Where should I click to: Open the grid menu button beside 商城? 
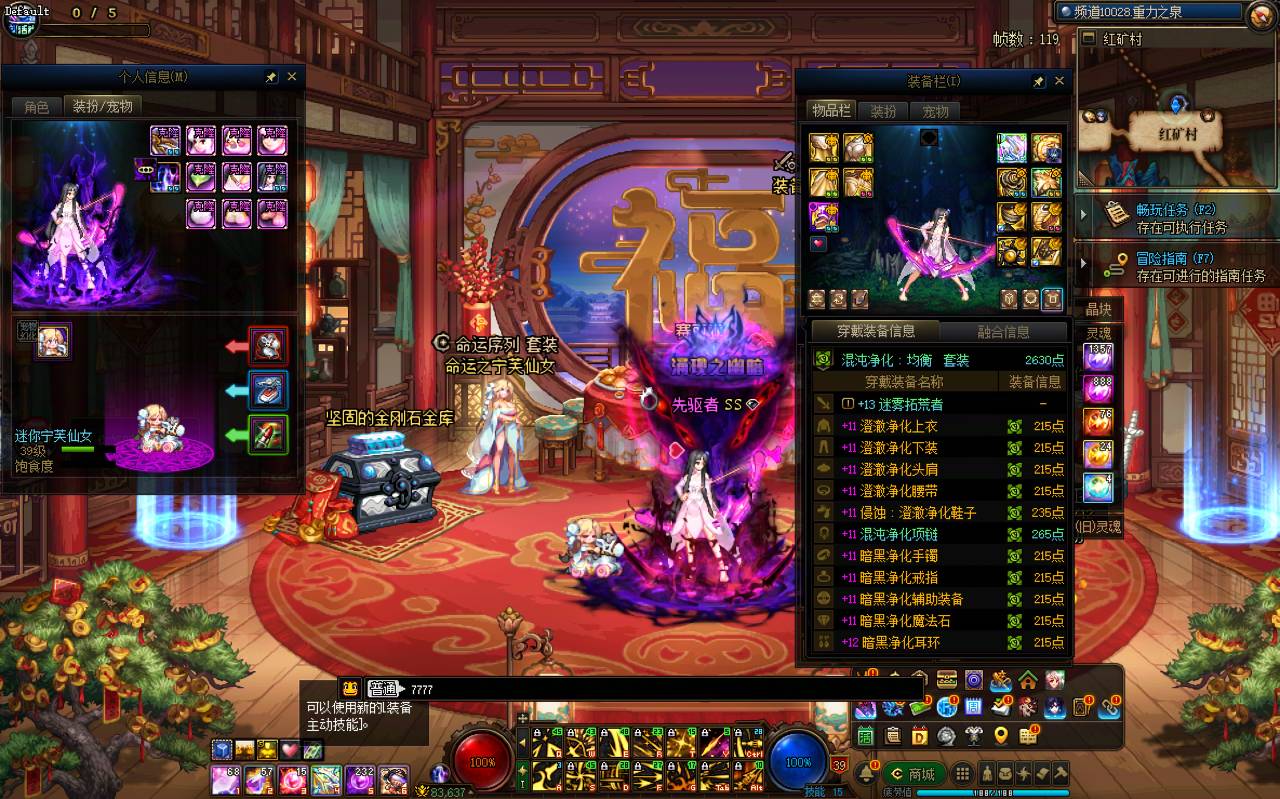point(962,774)
